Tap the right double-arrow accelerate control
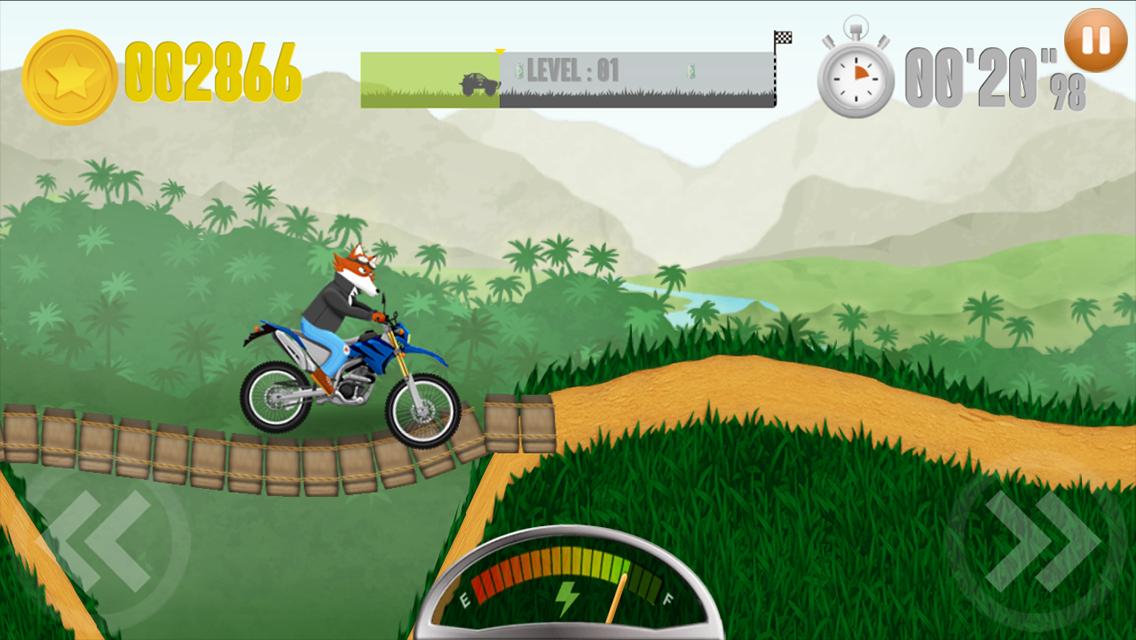Screen dimensions: 1136x640 coord(1040,541)
